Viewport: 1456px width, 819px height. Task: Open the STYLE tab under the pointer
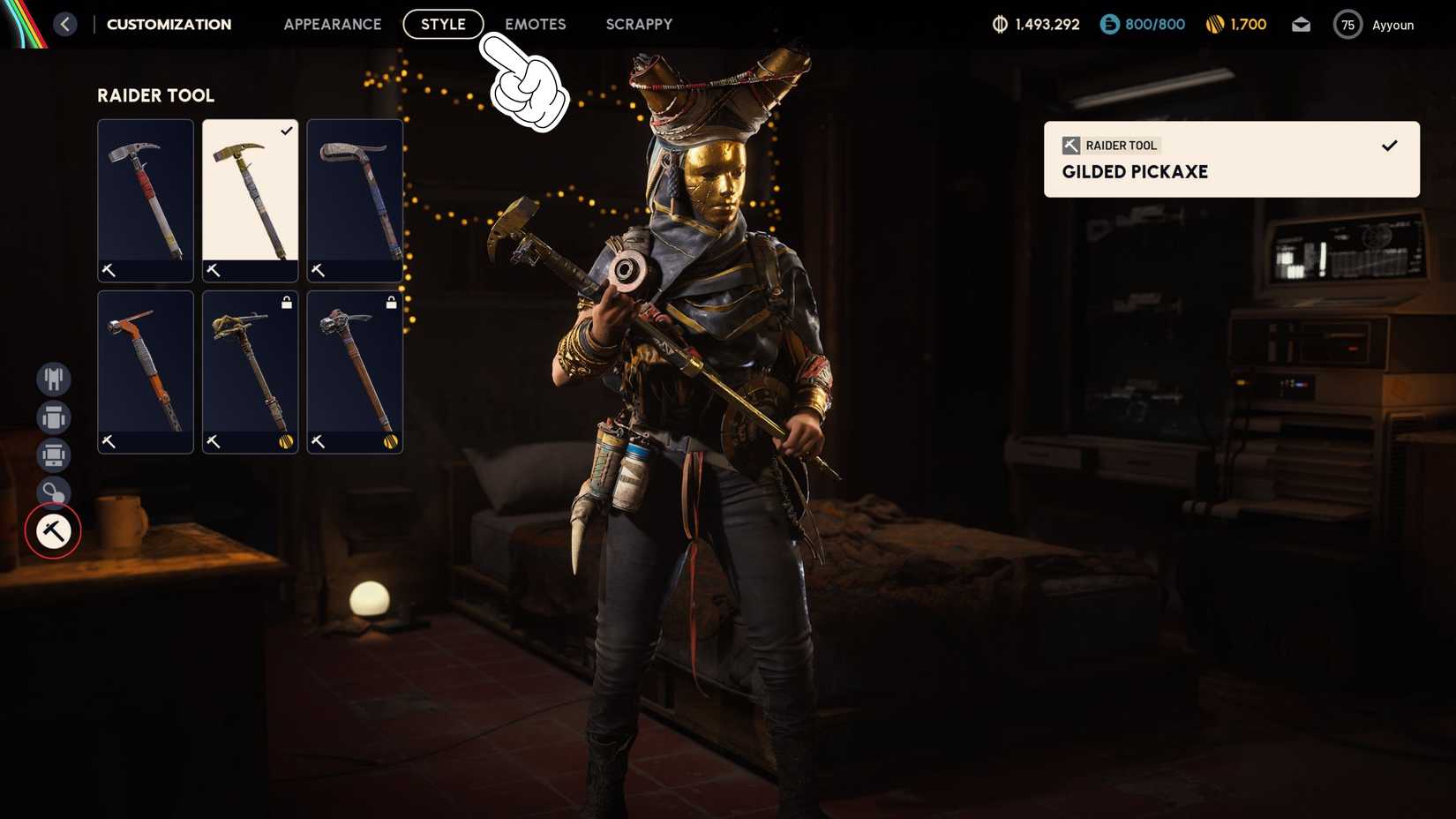tap(443, 24)
